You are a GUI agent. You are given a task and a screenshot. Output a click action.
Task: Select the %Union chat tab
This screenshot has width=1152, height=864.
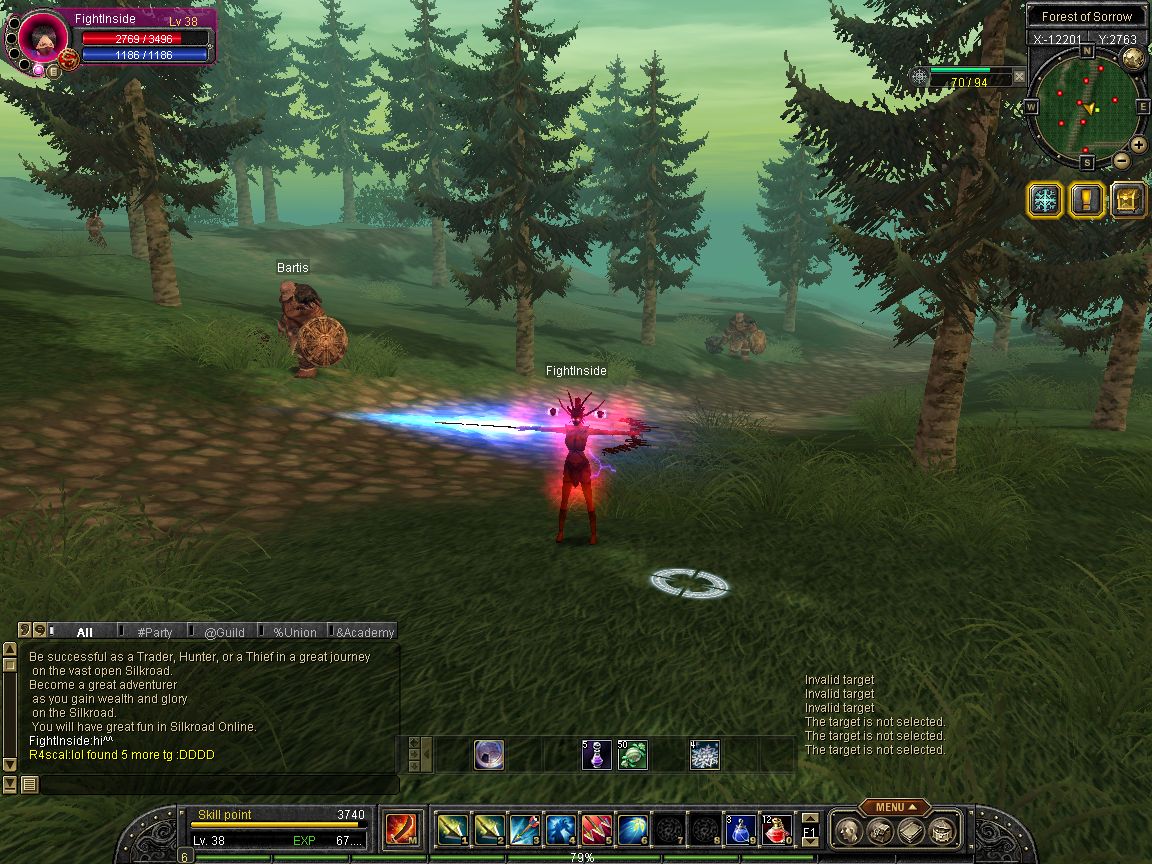(x=295, y=632)
